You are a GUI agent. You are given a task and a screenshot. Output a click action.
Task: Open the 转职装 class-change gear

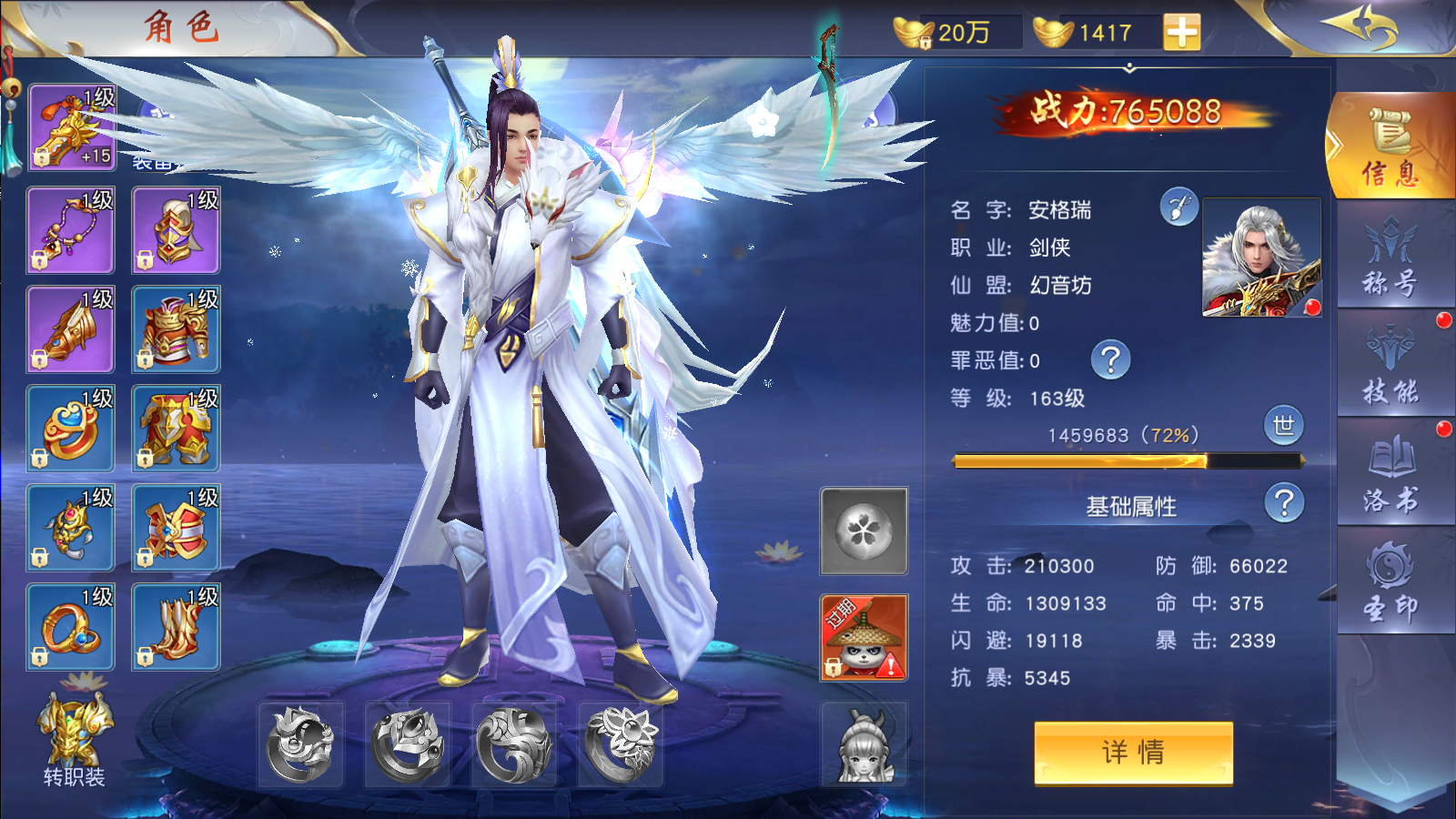coord(75,739)
